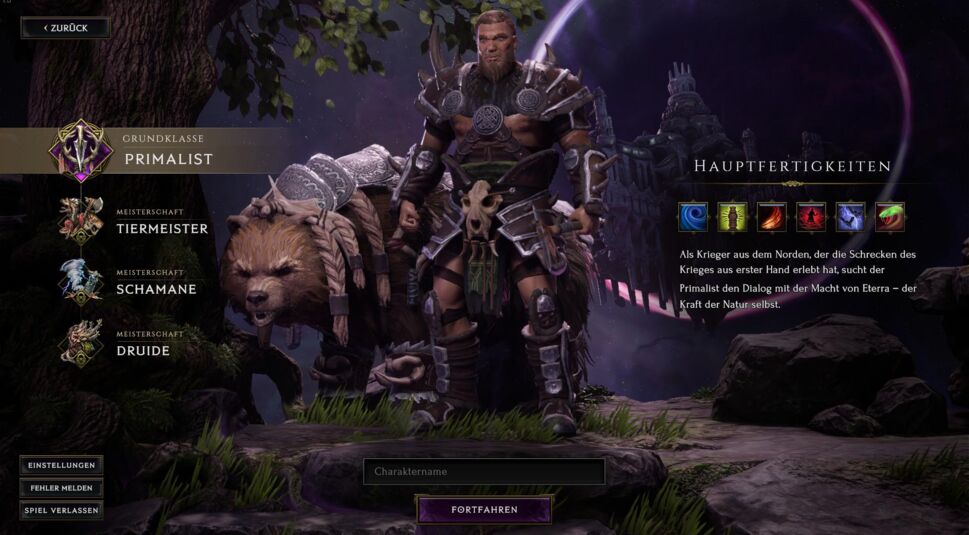The width and height of the screenshot is (969, 535).
Task: Select the green serpent skill icon
Action: (x=889, y=217)
